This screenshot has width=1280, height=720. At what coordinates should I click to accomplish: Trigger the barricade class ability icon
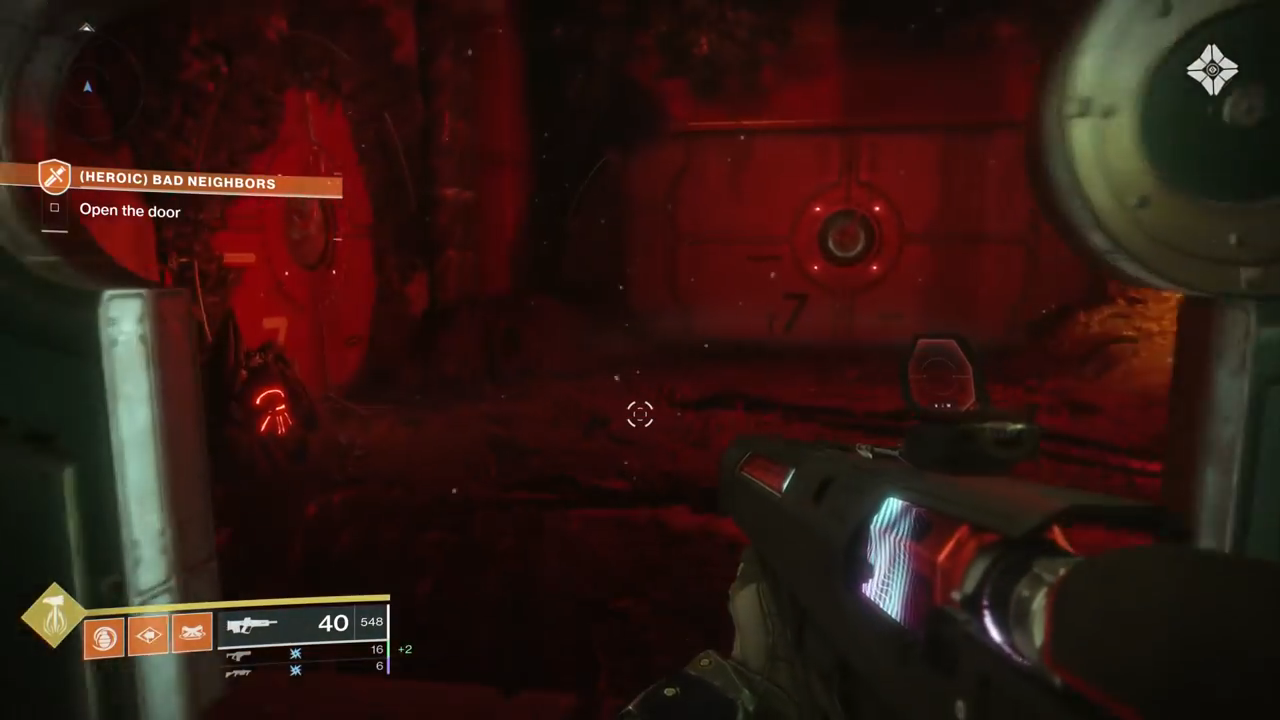tap(148, 634)
